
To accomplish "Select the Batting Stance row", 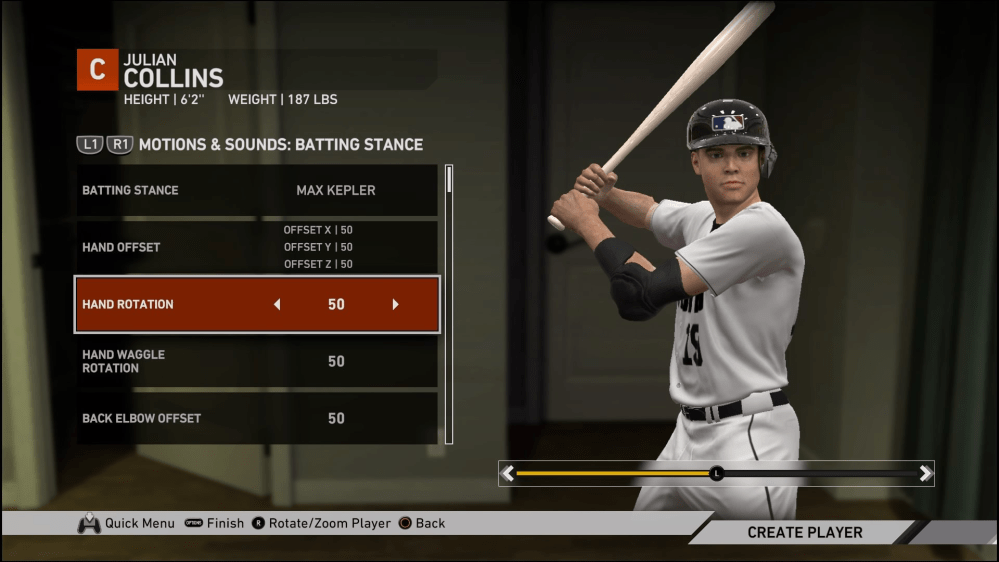I will tap(257, 190).
